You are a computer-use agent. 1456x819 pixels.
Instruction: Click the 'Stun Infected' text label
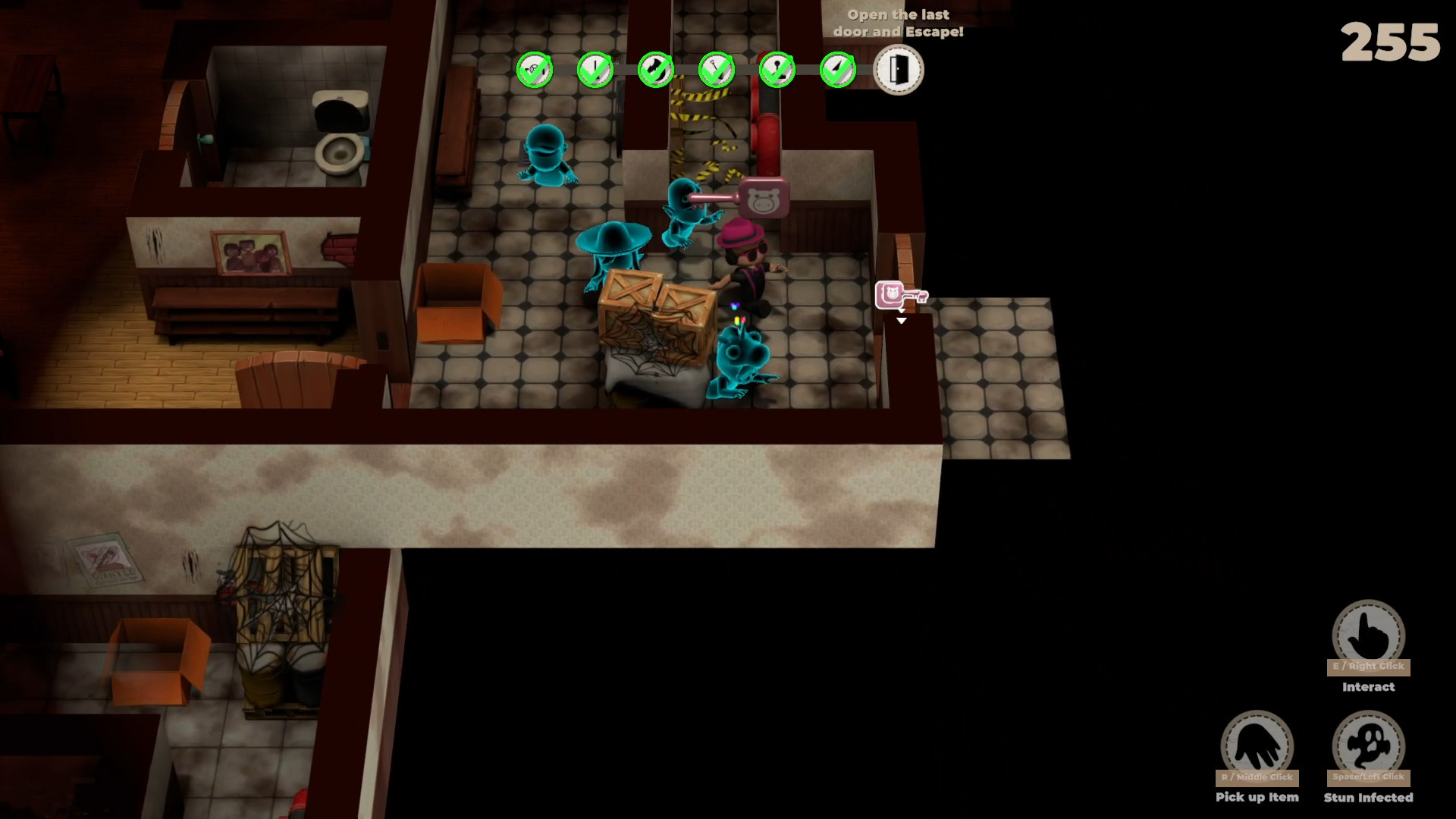point(1369,797)
